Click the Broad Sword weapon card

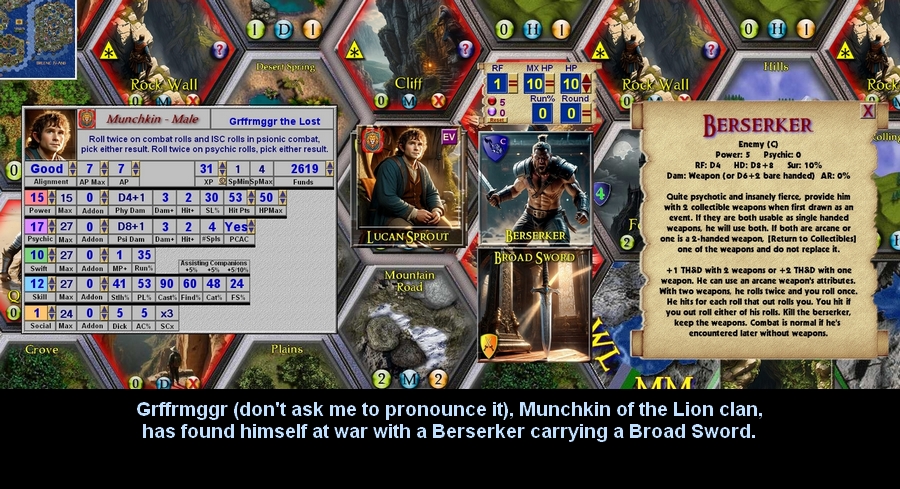click(534, 305)
